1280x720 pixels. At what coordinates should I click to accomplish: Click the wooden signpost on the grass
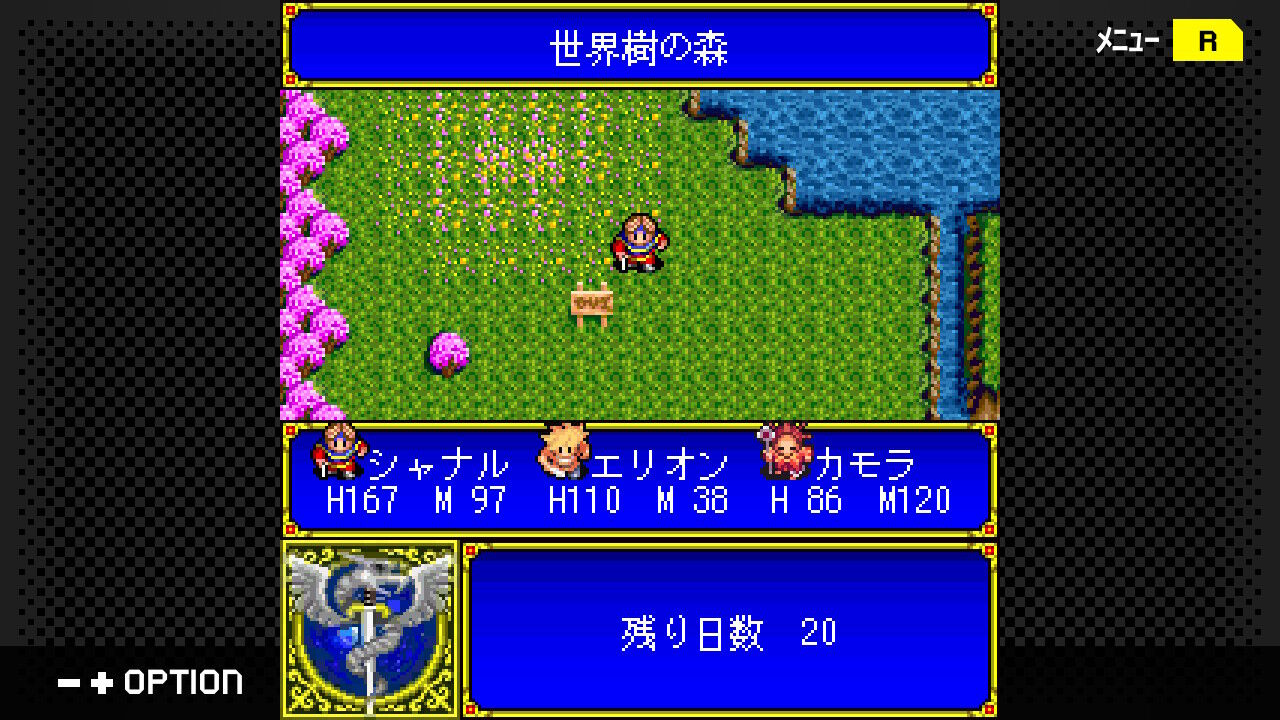pyautogui.click(x=592, y=303)
